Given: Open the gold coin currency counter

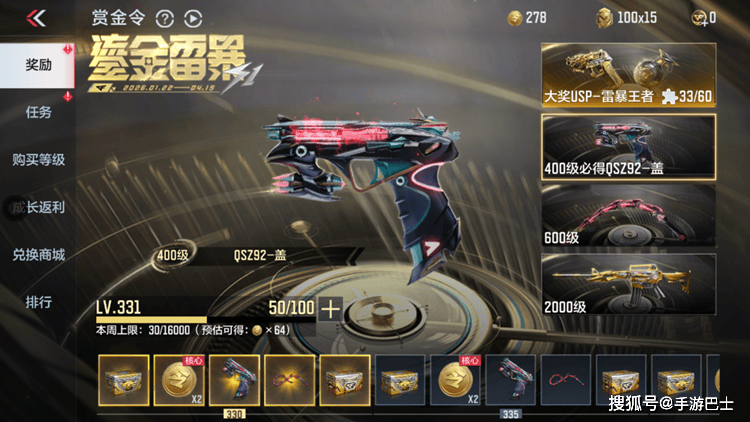Looking at the screenshot, I should pyautogui.click(x=529, y=17).
